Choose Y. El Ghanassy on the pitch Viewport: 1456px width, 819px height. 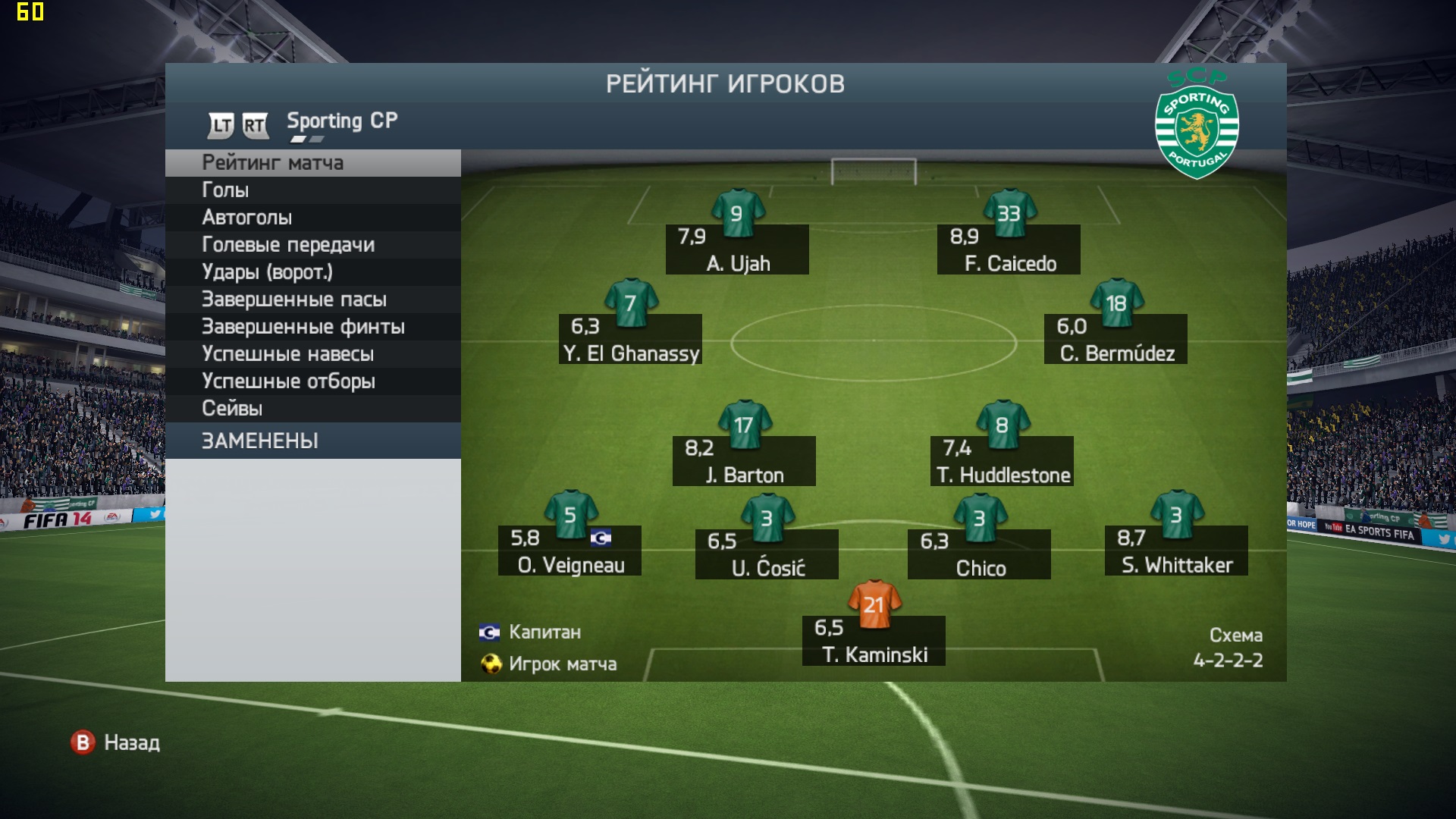click(630, 339)
